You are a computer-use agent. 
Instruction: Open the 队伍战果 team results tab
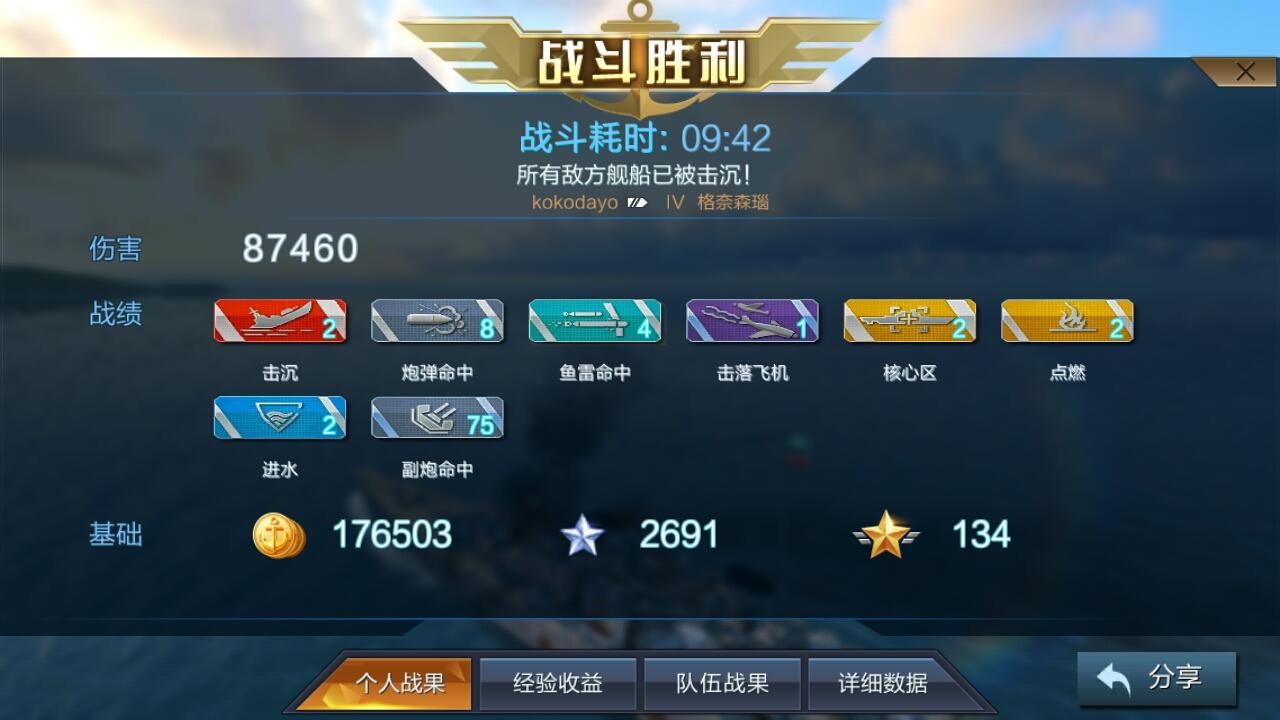point(722,684)
